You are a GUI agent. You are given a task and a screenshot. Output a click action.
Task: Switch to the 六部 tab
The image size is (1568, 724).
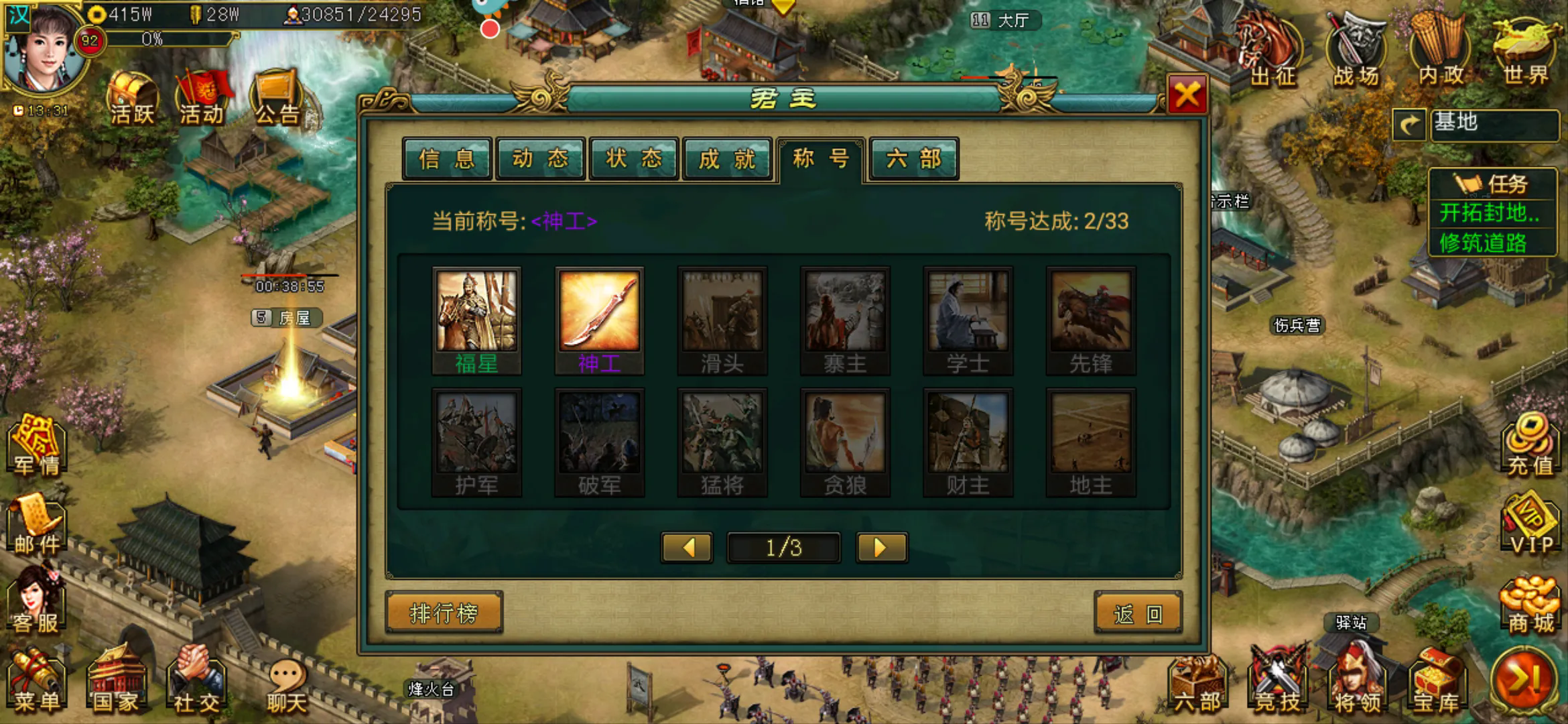pyautogui.click(x=913, y=158)
